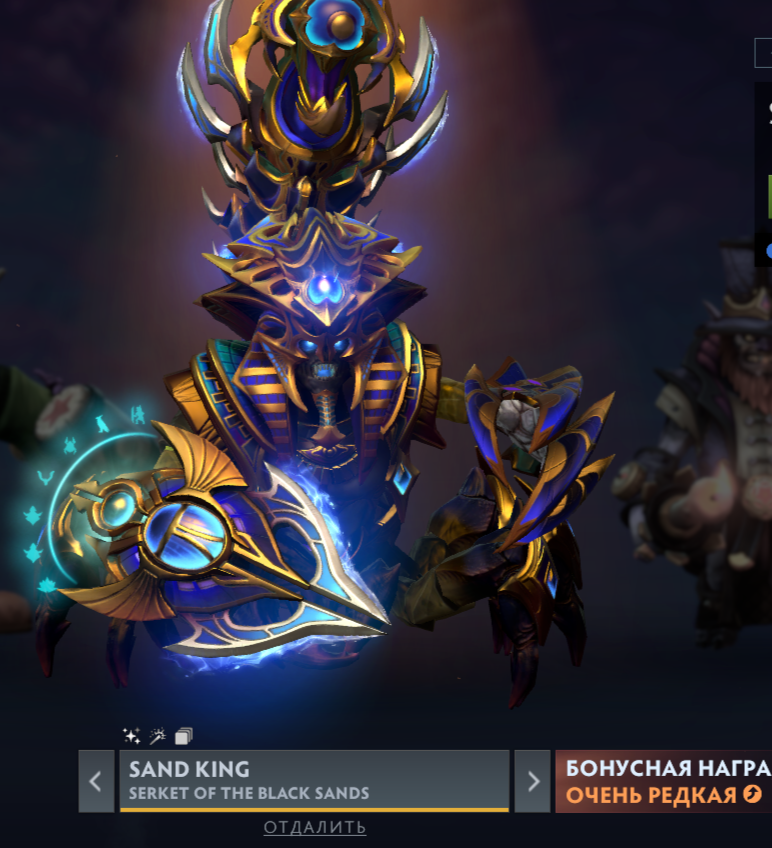Click the stacked cards icon above Sand King
This screenshot has width=772, height=848.
183,736
